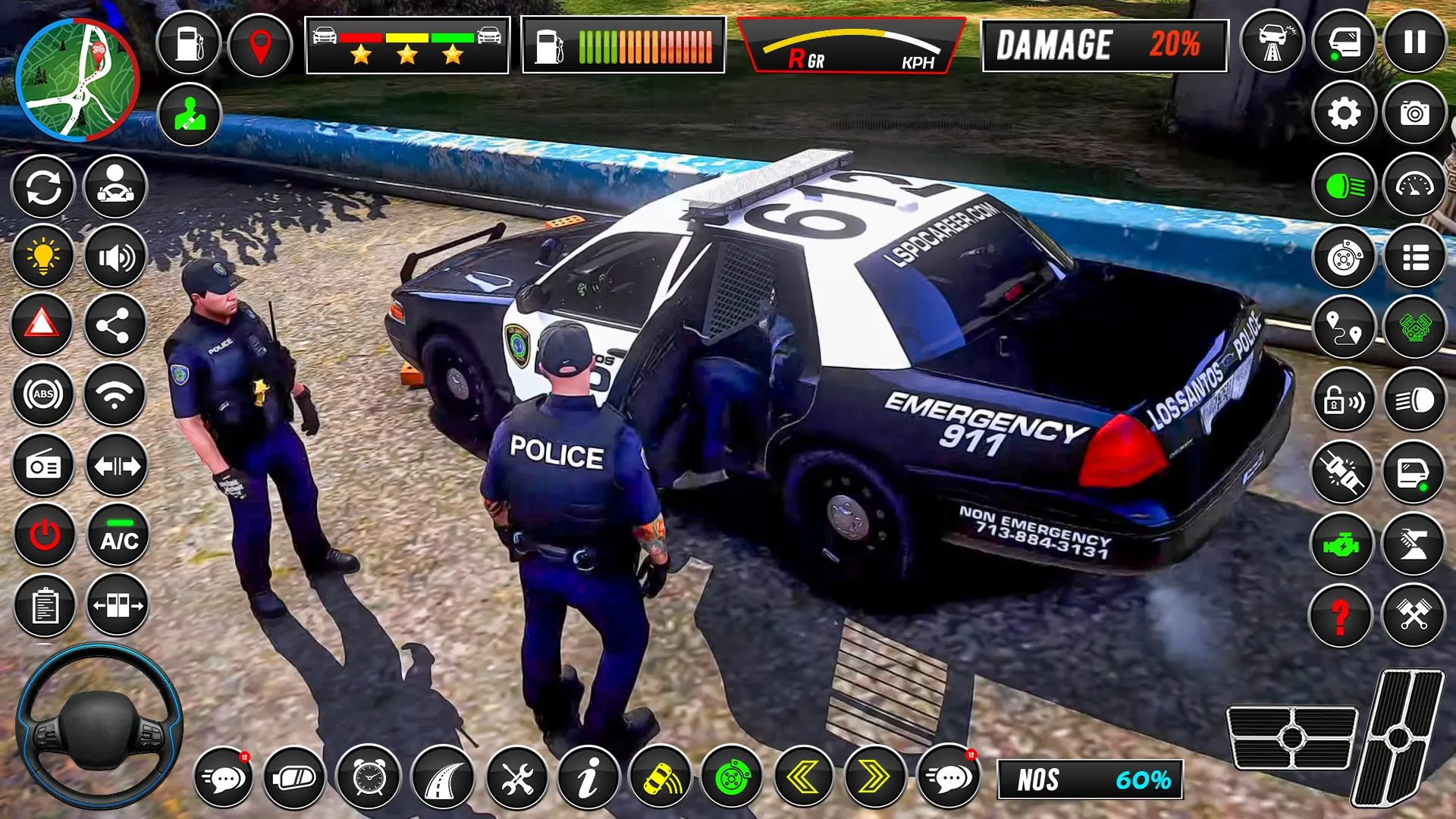Activate the red hazard triangle
1456x819 pixels.
tap(42, 325)
